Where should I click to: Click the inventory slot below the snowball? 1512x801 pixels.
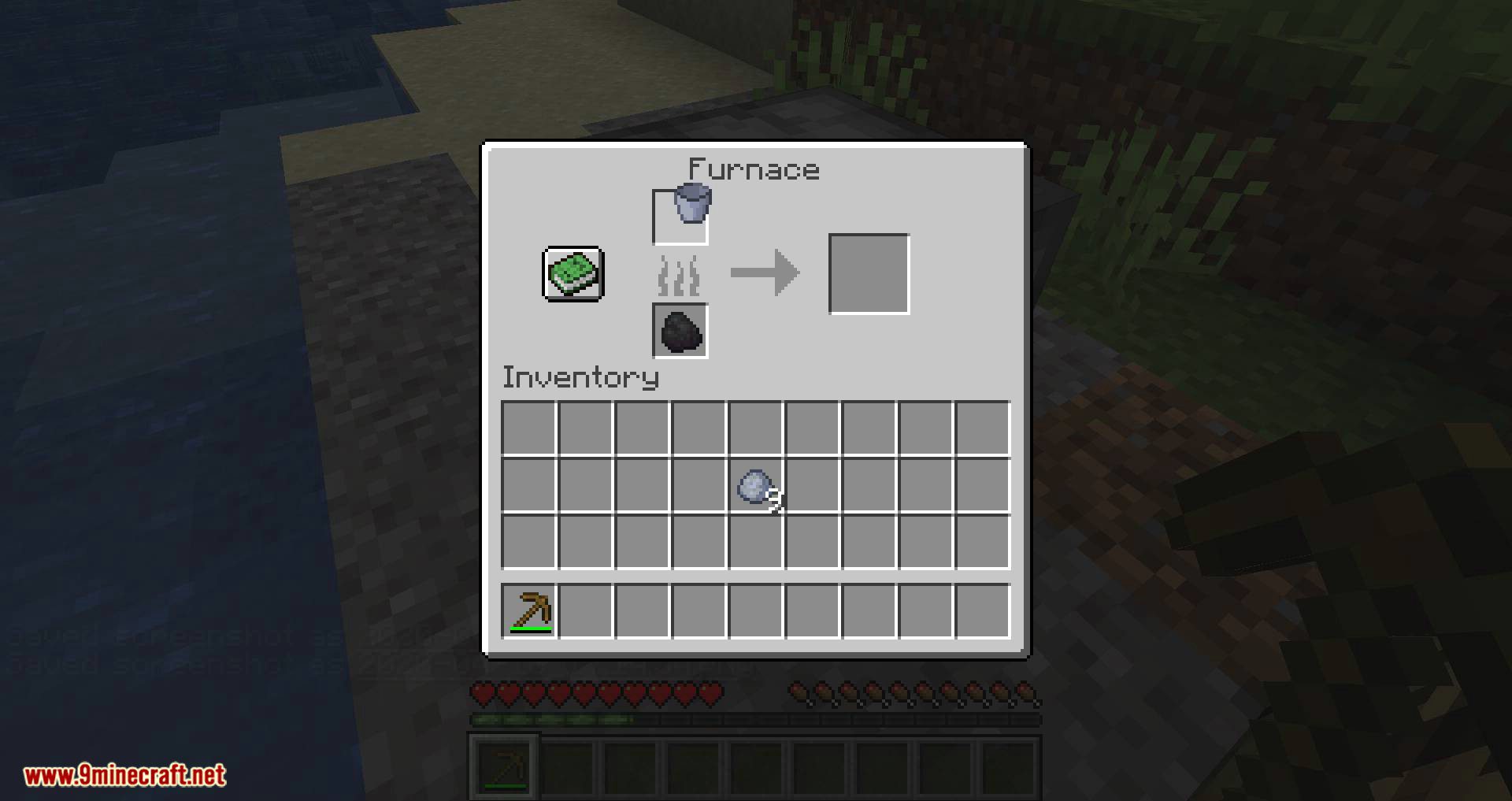coord(754,542)
